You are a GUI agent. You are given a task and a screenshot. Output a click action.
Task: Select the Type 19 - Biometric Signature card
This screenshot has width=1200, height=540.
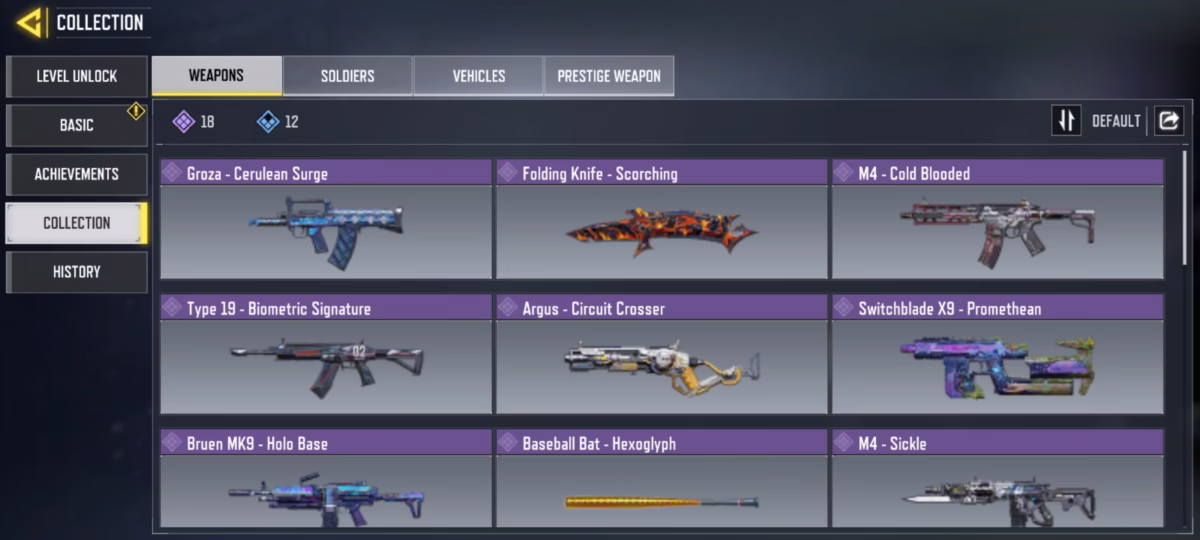coord(326,354)
